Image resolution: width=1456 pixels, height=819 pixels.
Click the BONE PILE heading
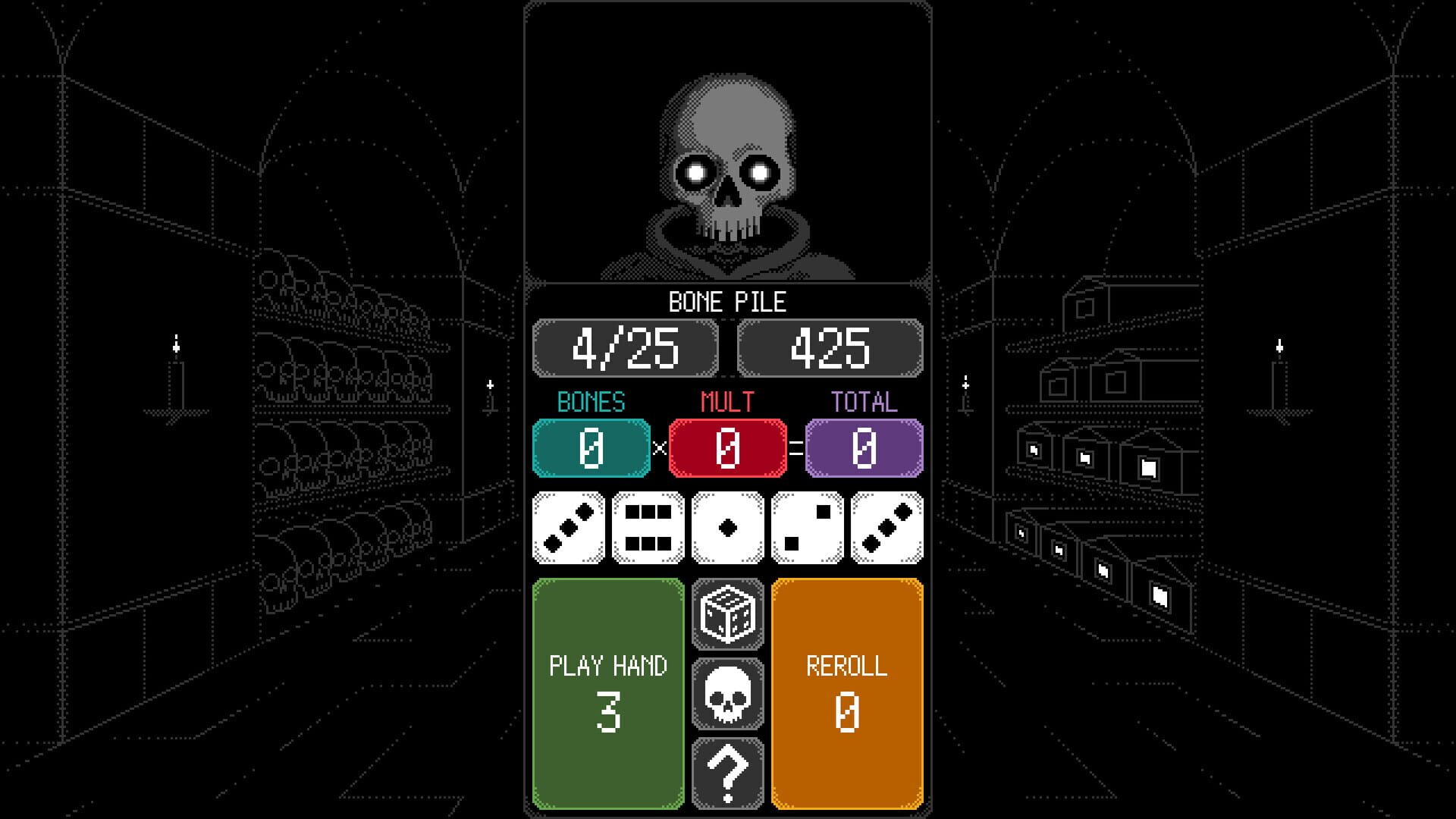[726, 303]
